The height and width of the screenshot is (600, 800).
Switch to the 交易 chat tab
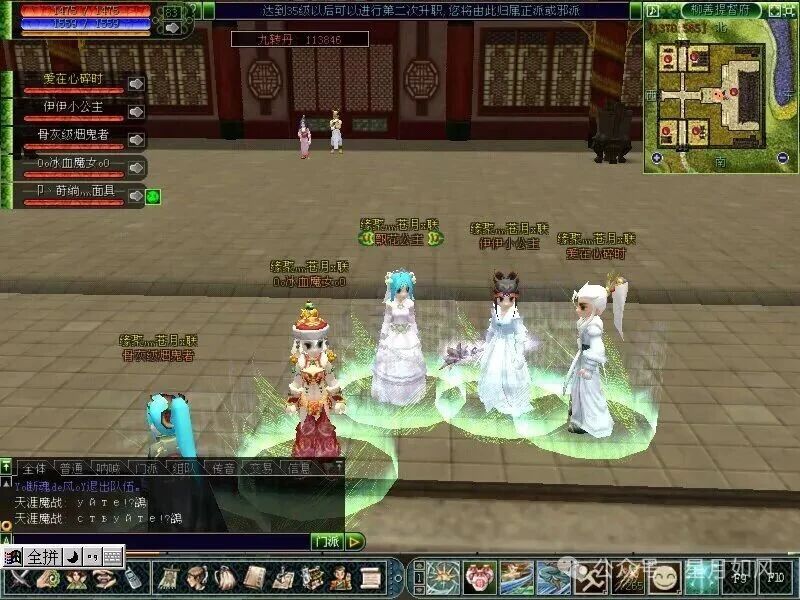pos(262,467)
